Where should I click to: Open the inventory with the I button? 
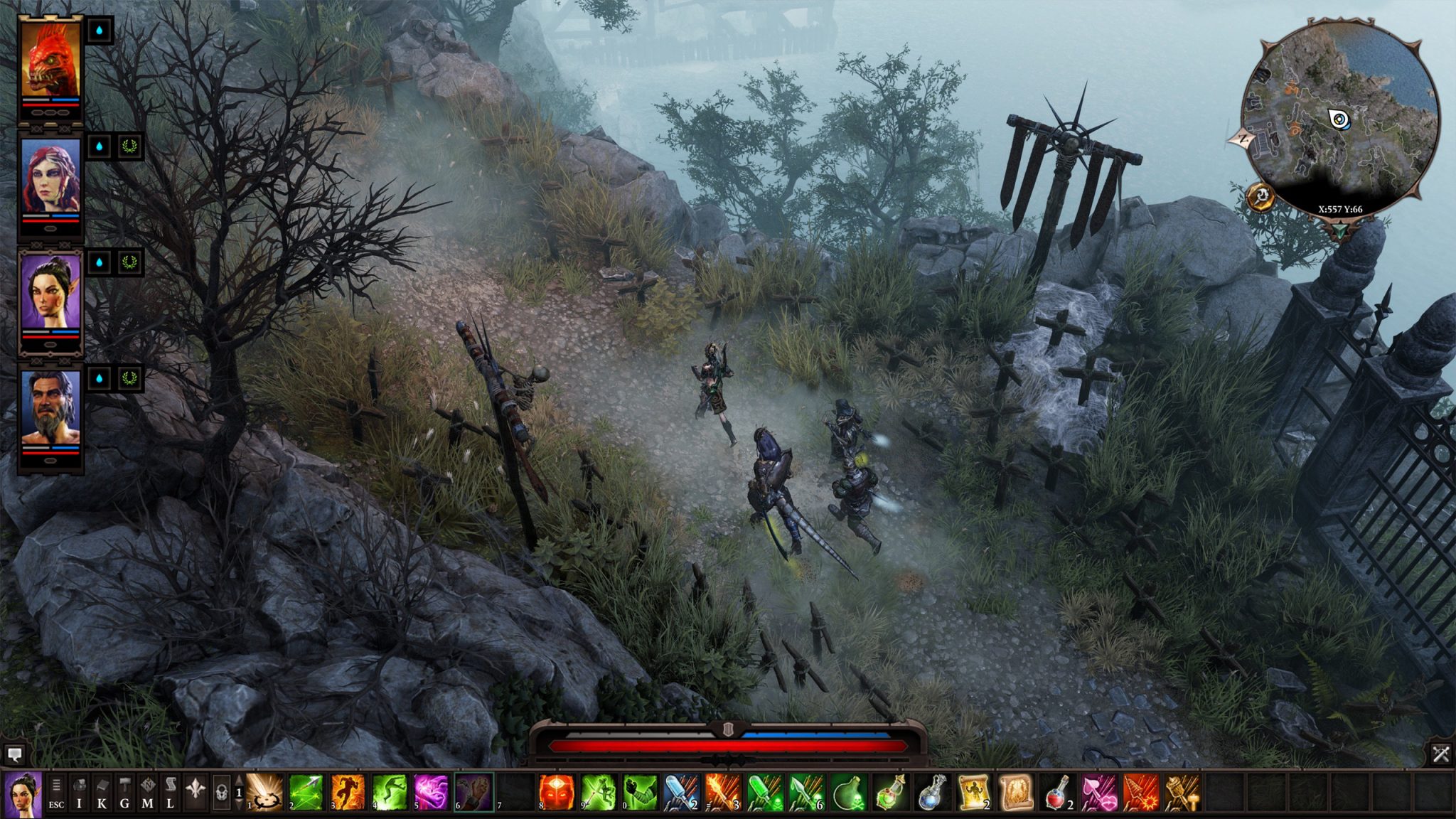[80, 793]
